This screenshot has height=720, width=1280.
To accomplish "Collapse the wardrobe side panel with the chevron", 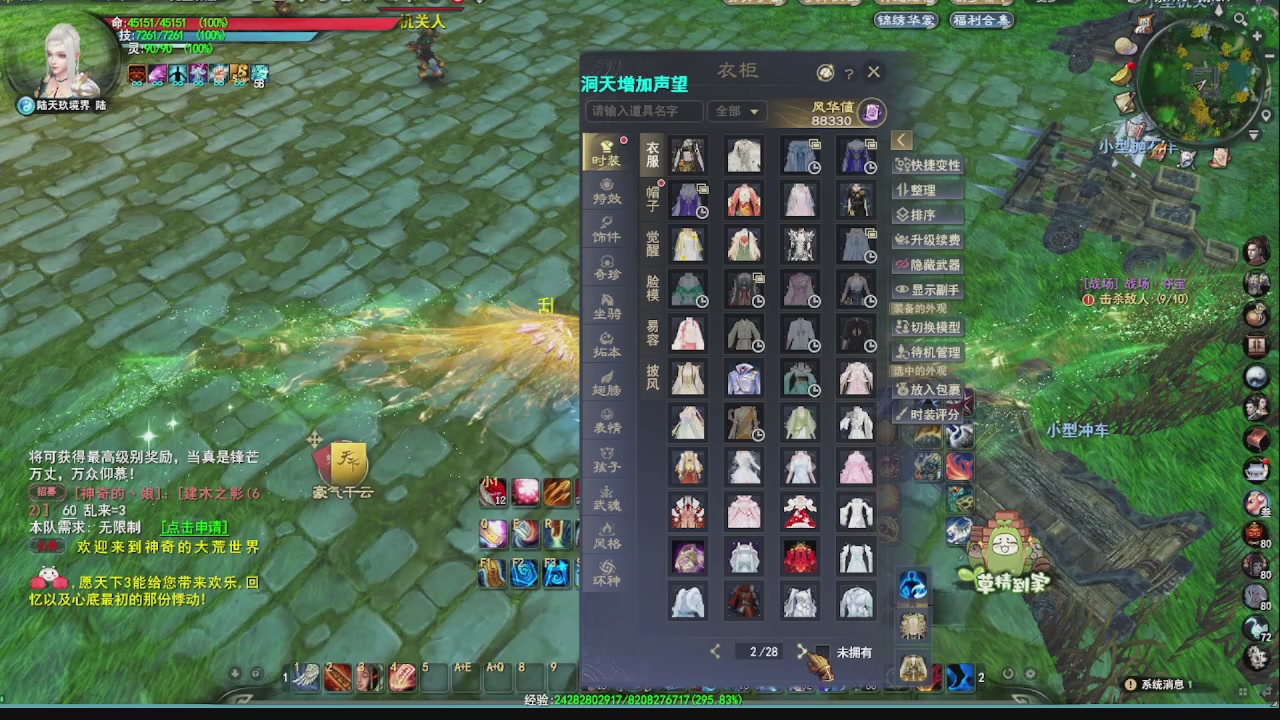I will tap(901, 140).
